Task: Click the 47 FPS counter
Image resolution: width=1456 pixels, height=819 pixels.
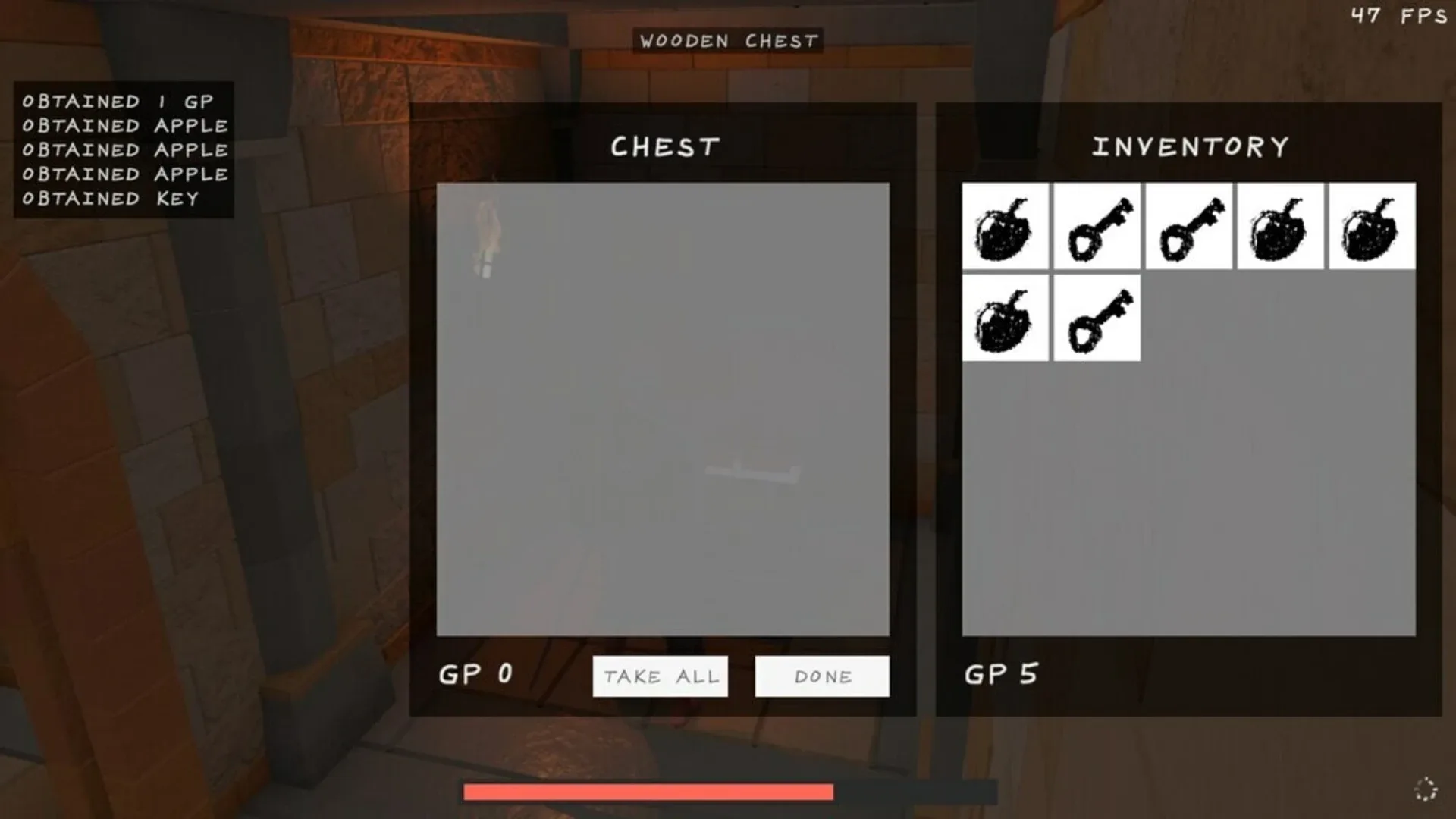Action: pyautogui.click(x=1400, y=15)
